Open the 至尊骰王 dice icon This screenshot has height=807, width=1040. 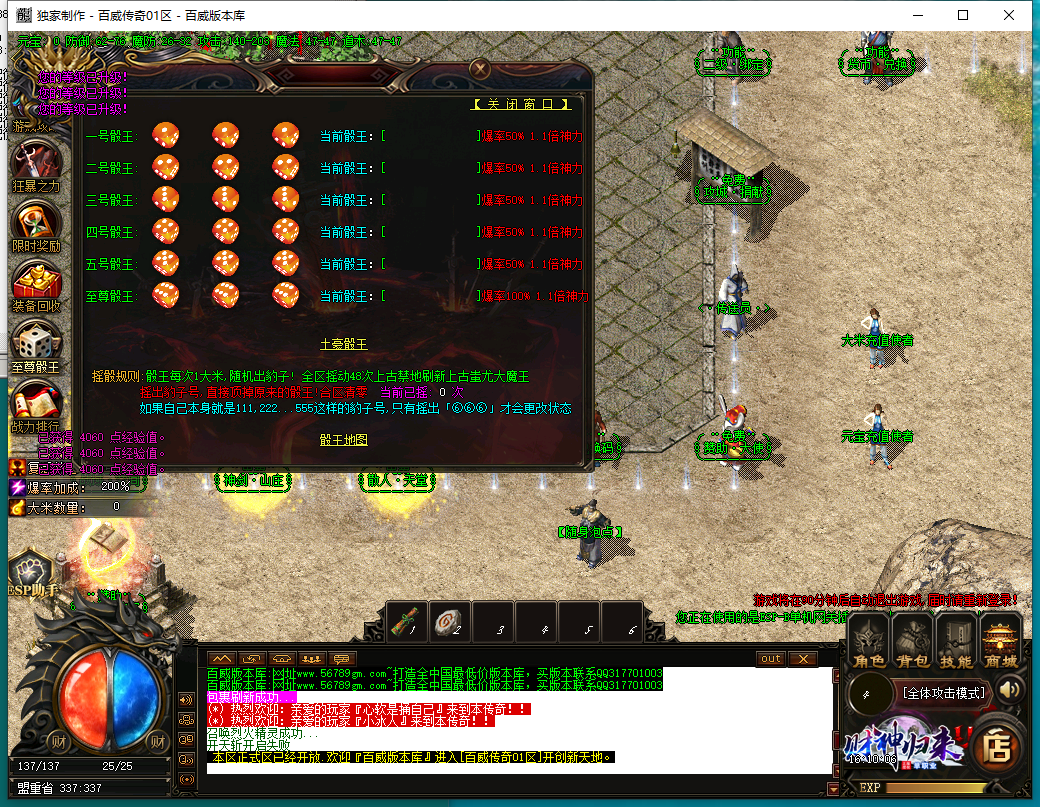36,345
